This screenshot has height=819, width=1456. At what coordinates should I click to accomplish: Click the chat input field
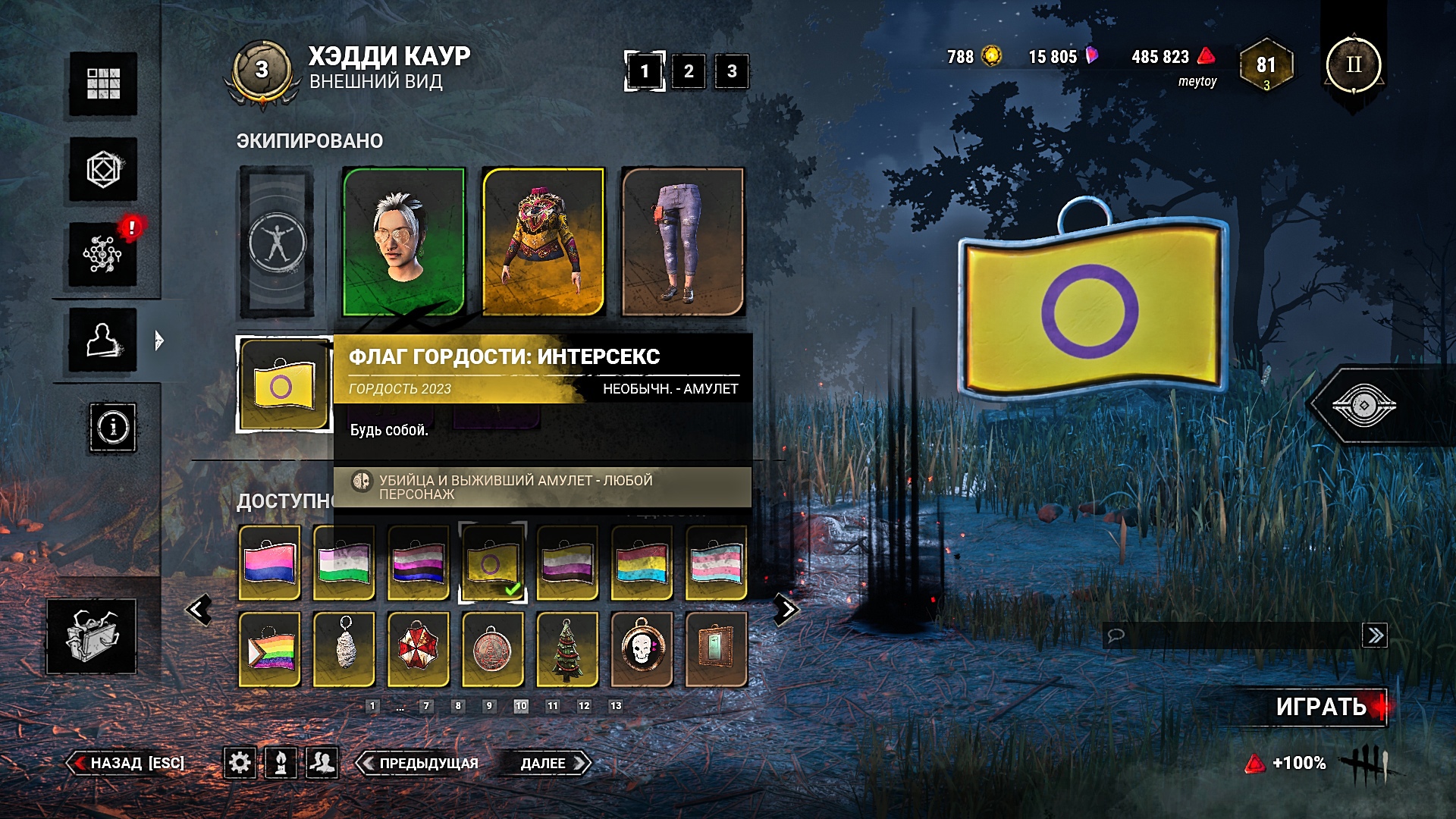point(1232,635)
